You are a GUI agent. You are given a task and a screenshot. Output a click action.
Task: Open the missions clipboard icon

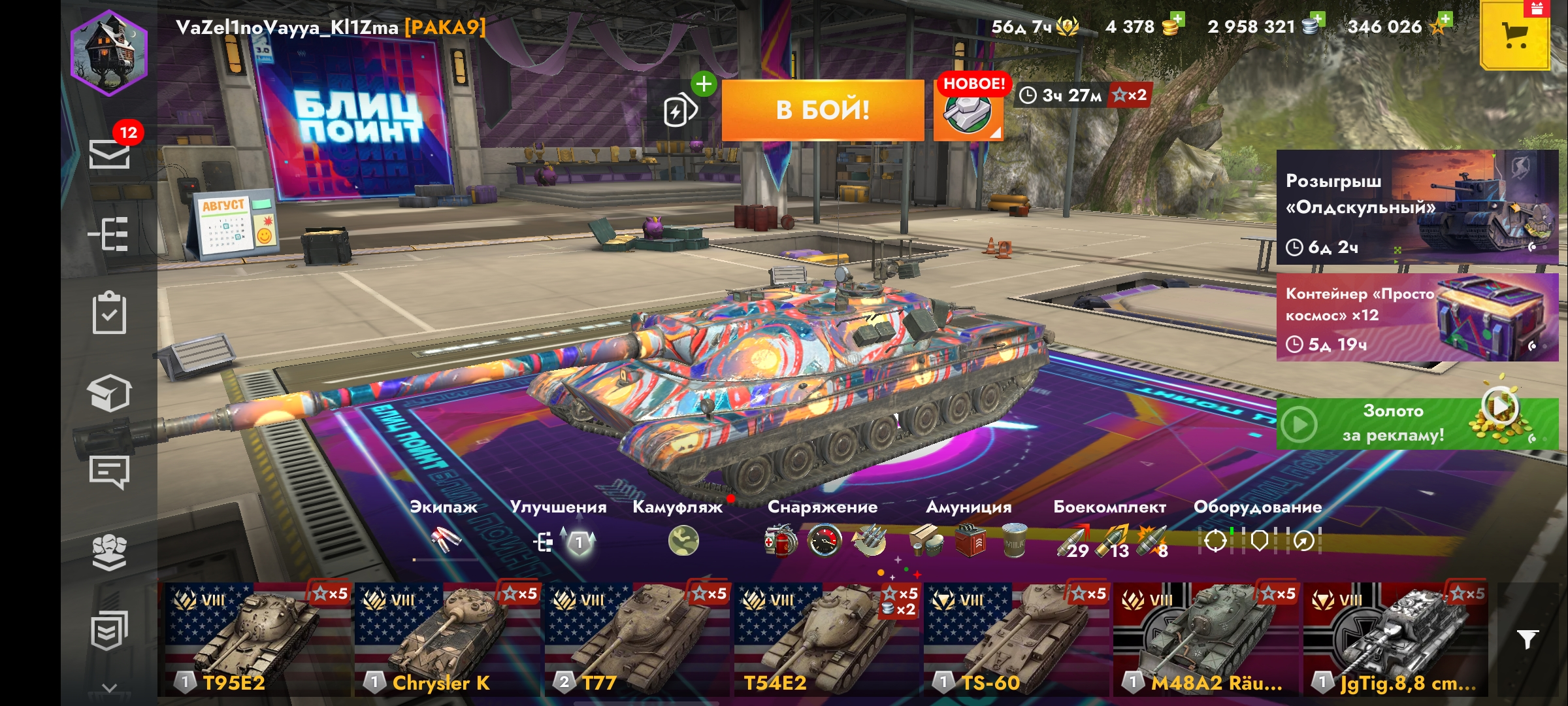(x=109, y=313)
